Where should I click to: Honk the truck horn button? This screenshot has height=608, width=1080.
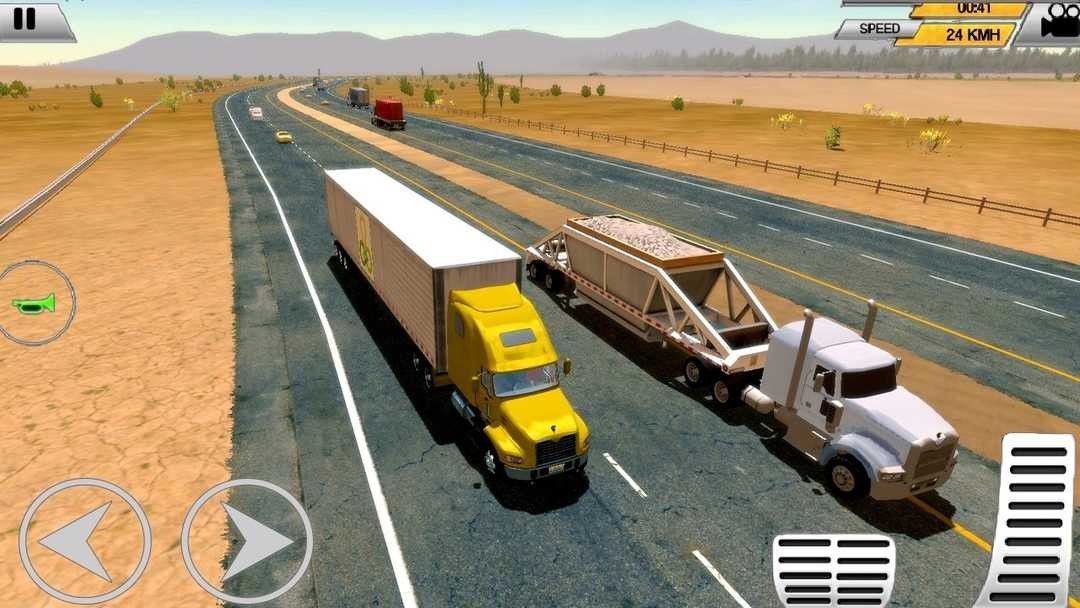[x=35, y=303]
